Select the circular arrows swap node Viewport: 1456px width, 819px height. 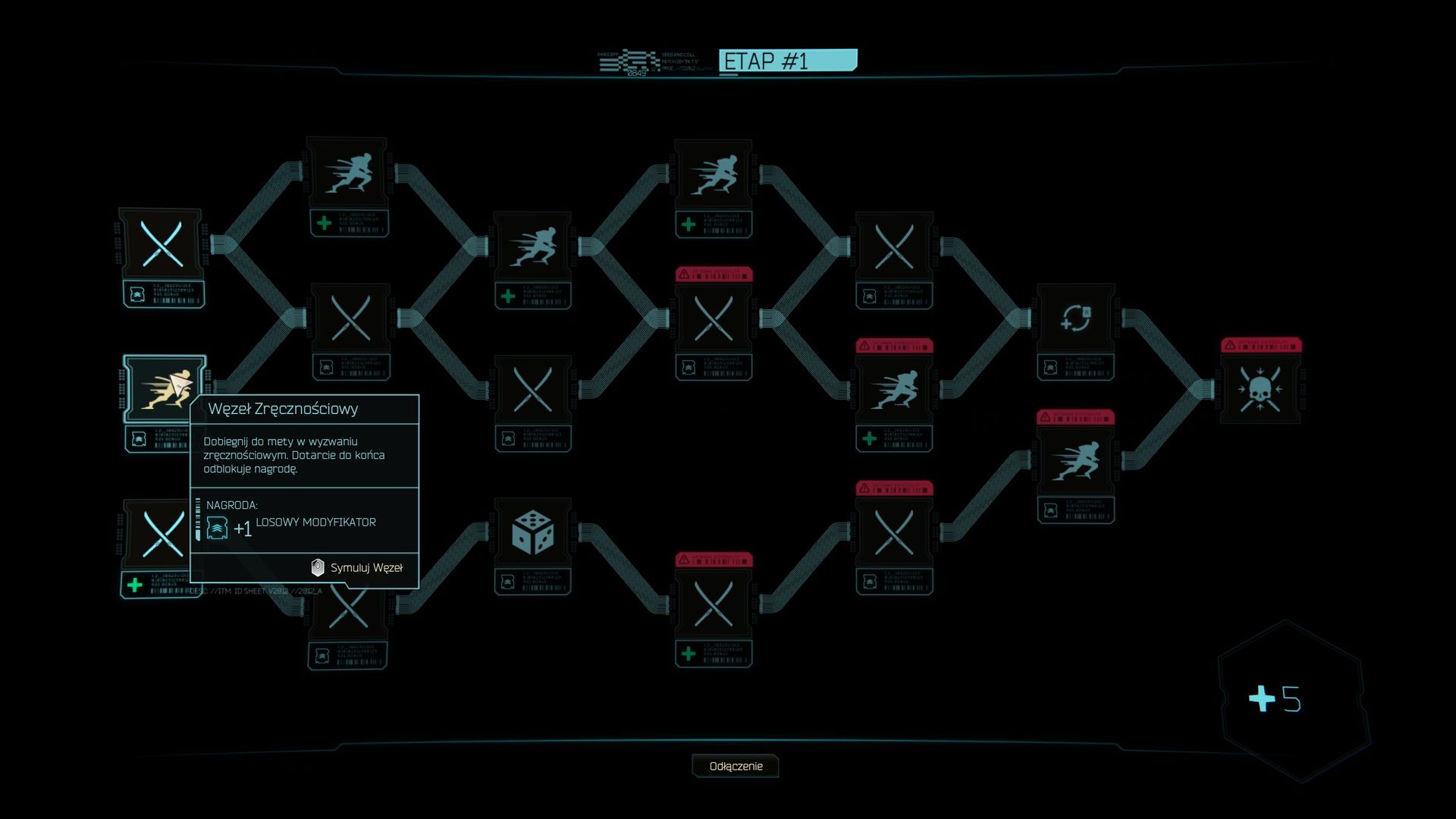coord(1075,318)
